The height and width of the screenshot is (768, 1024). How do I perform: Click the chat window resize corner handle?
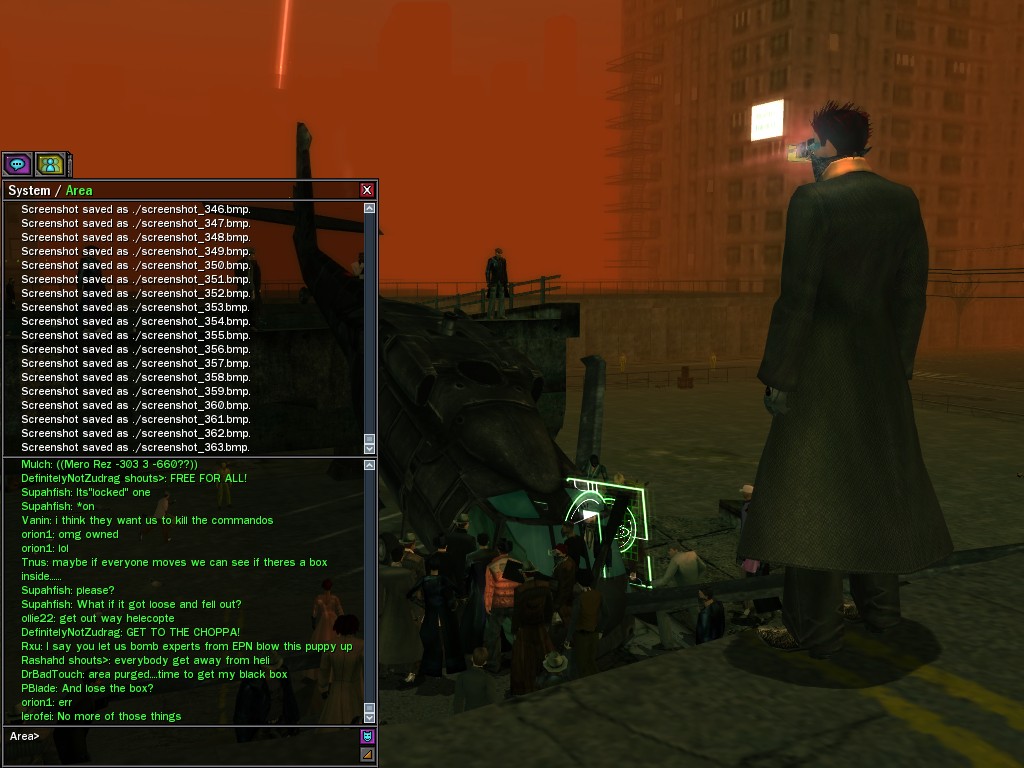(x=367, y=755)
